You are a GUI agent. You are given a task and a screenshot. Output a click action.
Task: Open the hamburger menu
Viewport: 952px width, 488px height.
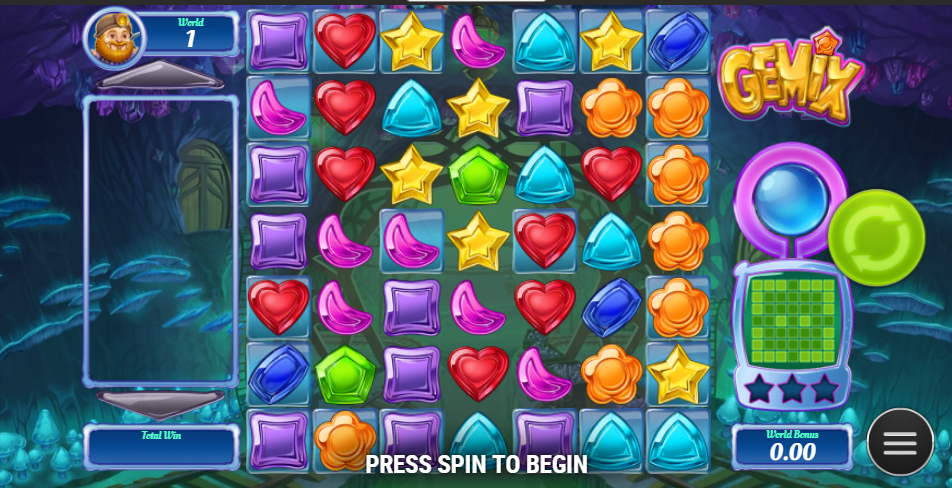click(899, 442)
